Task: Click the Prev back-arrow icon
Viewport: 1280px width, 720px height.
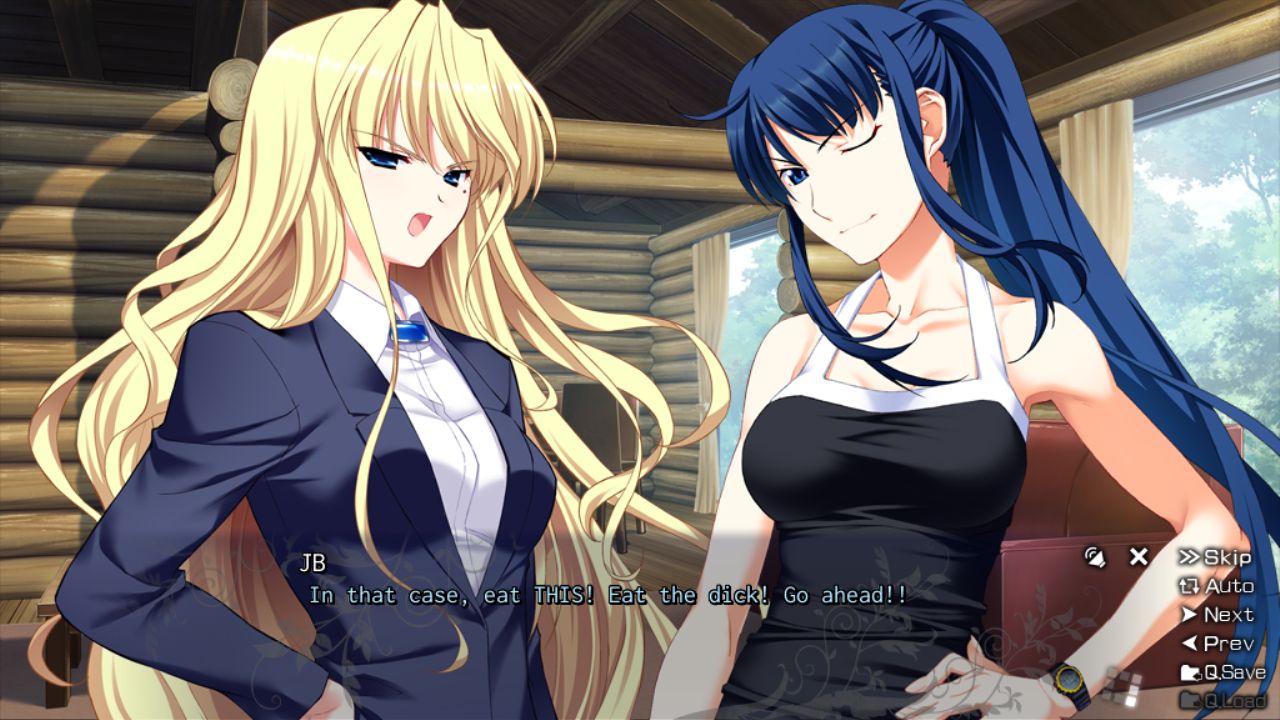Action: pyautogui.click(x=1190, y=643)
